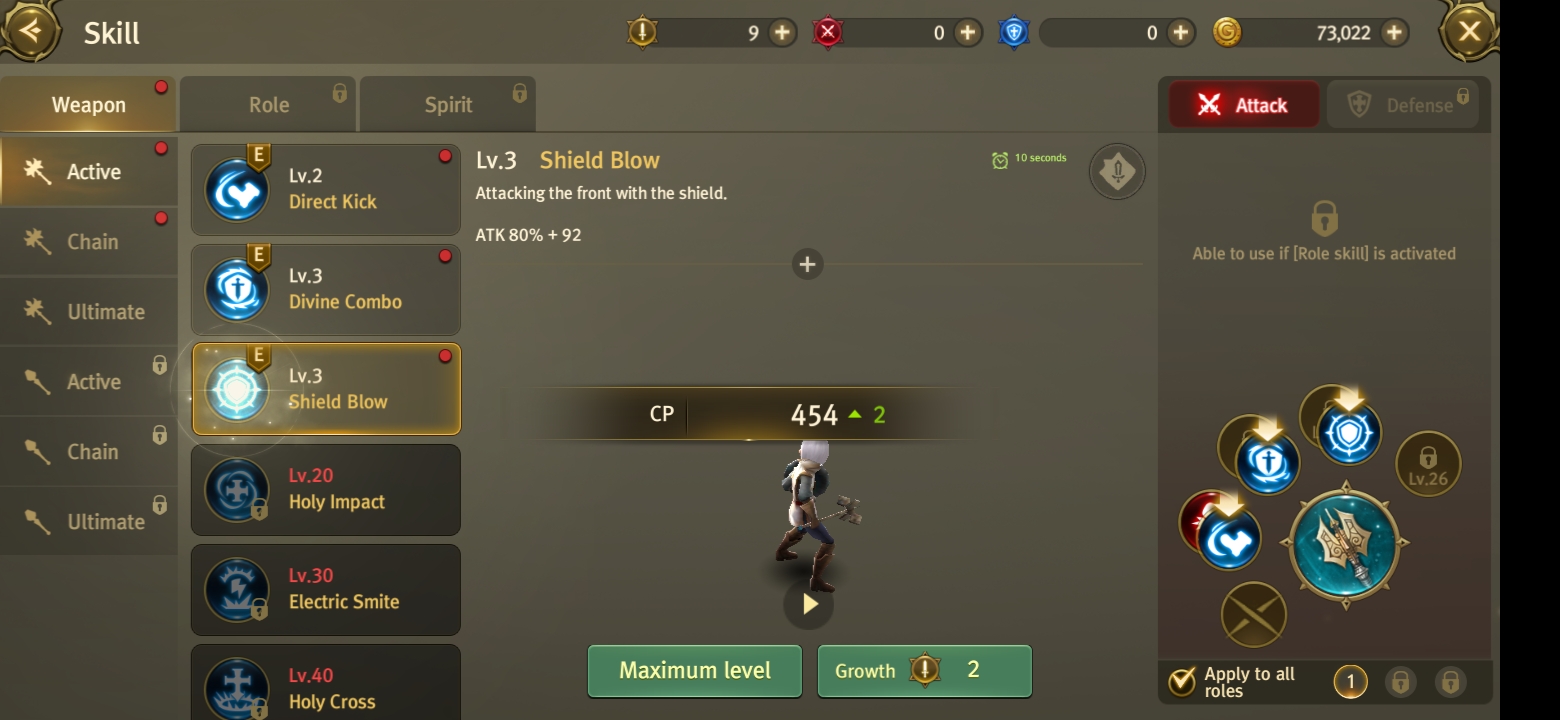
Task: Open the Chain weapon skills category
Action: point(90,242)
